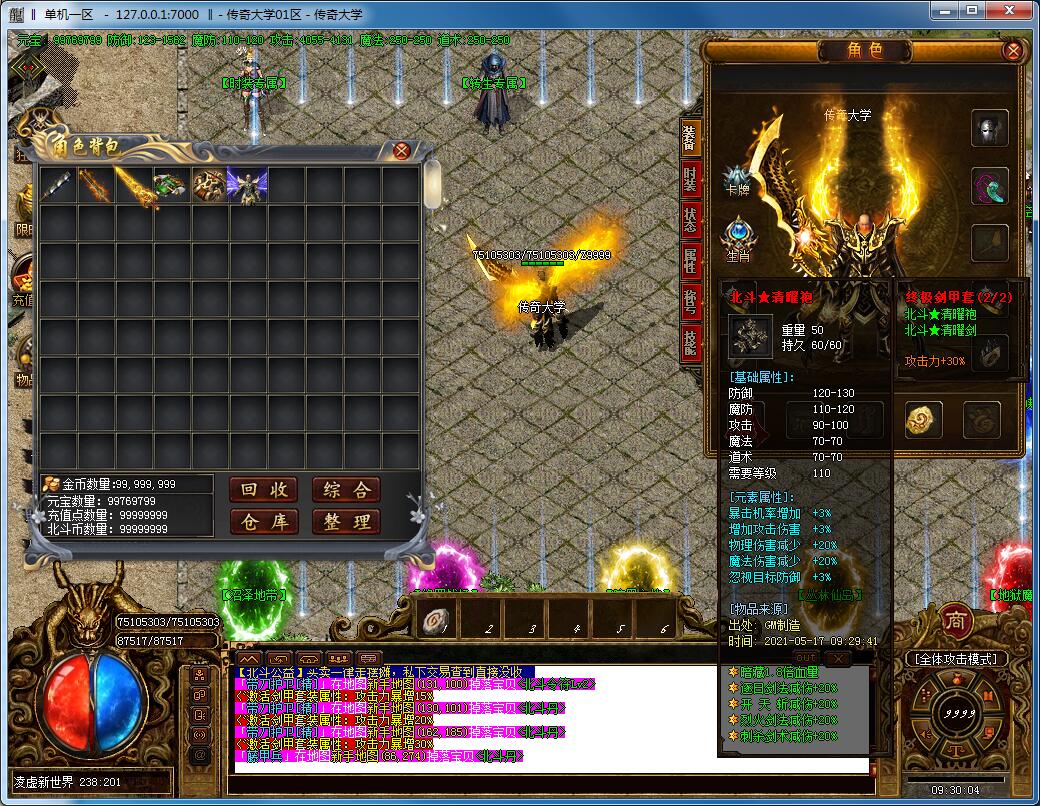Use the scroll item in hotbar slot 1
The height and width of the screenshot is (806, 1040).
pos(432,618)
